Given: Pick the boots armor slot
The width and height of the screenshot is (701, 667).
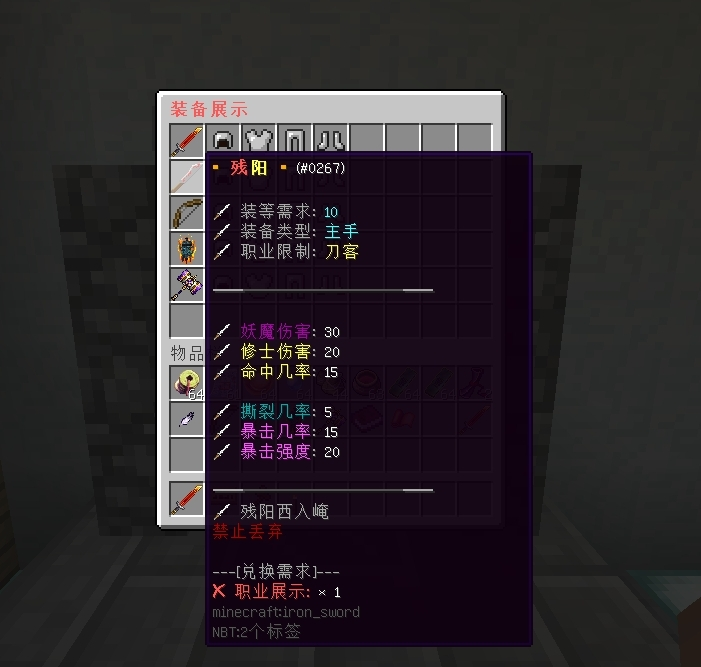Looking at the screenshot, I should 331,141.
